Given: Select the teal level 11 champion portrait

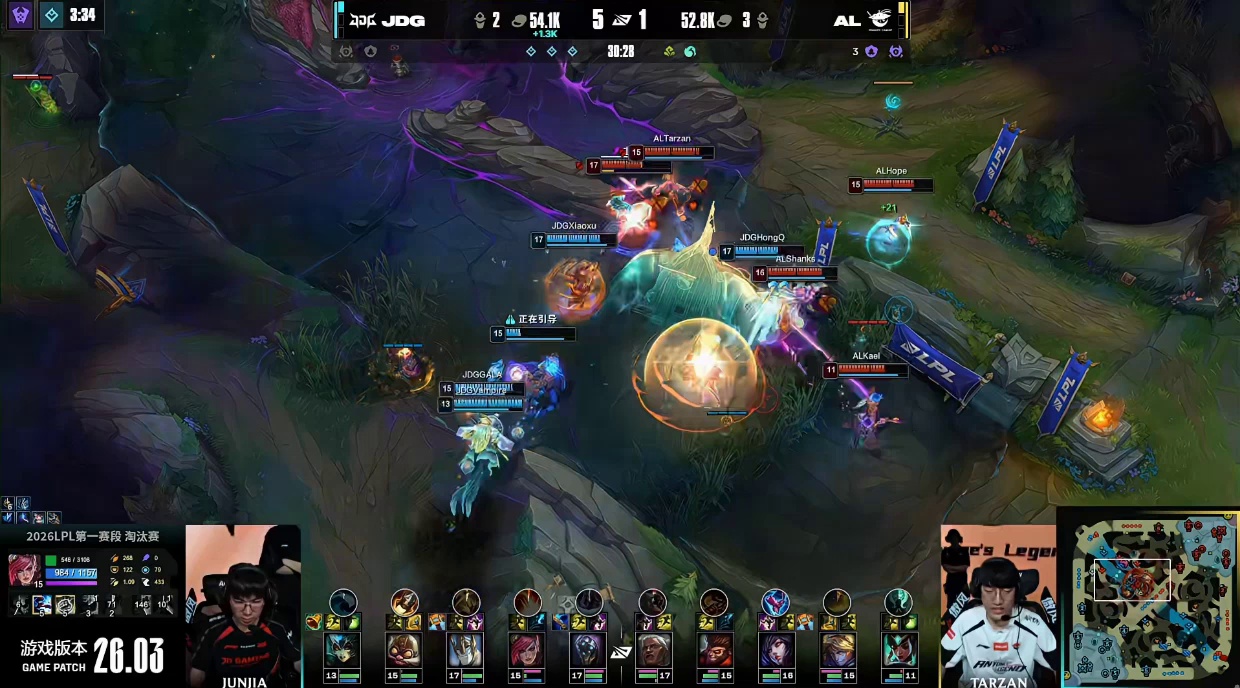Looking at the screenshot, I should tap(898, 649).
